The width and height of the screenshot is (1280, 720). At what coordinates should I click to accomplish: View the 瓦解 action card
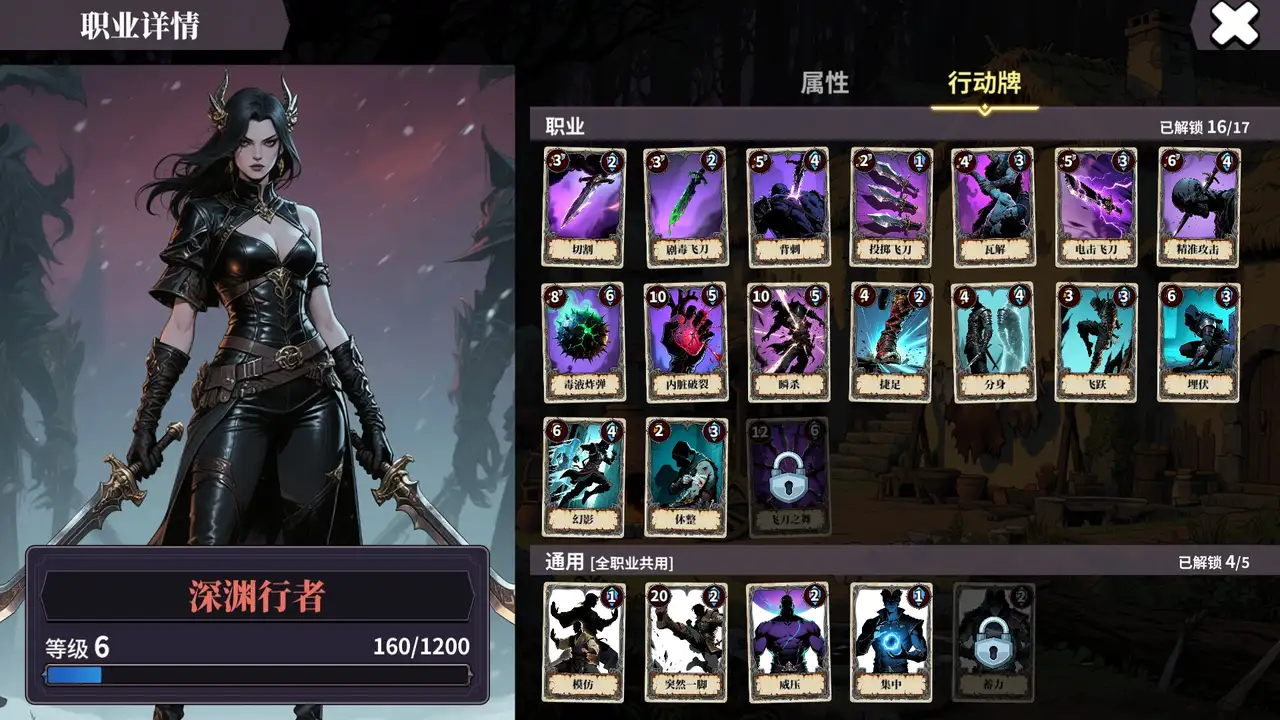[x=992, y=205]
